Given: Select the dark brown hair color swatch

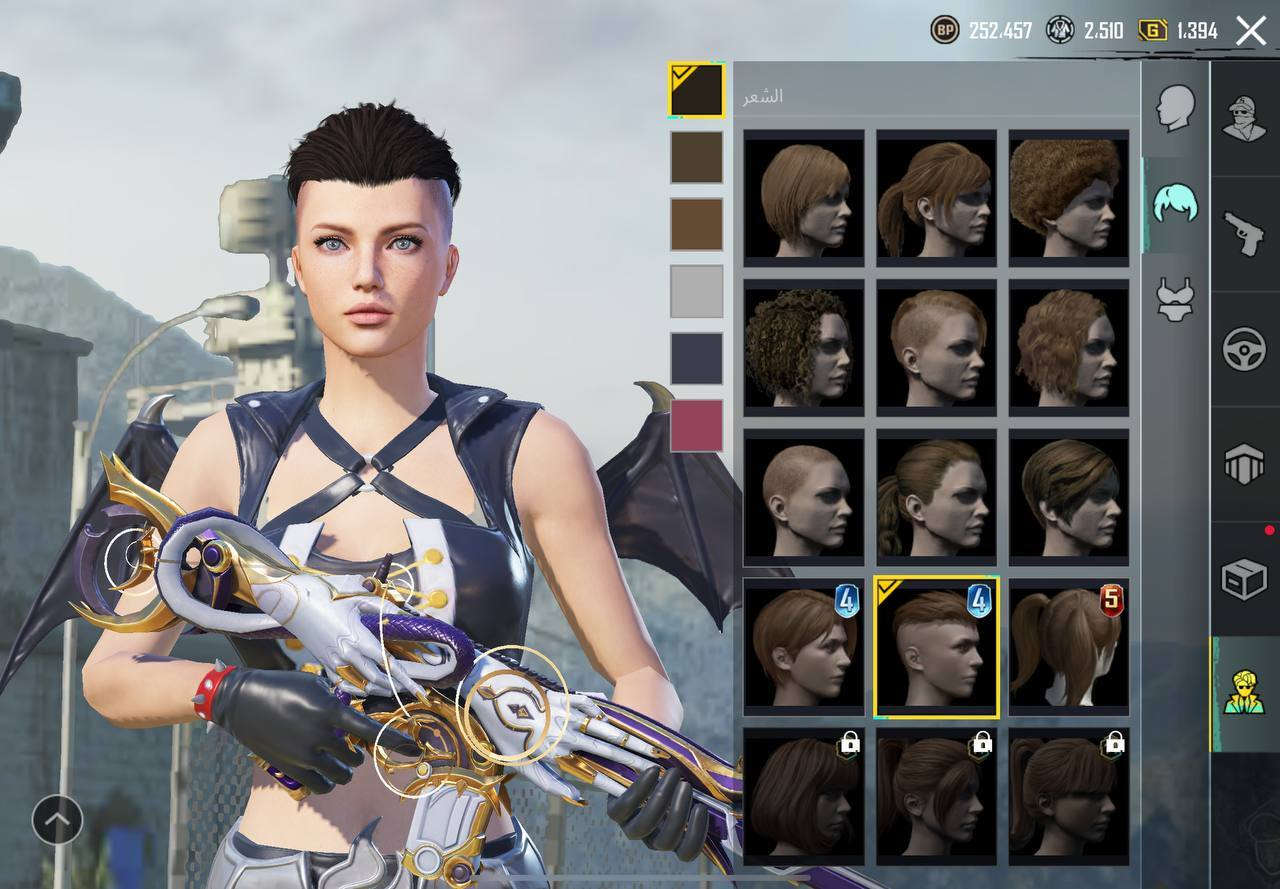Looking at the screenshot, I should click(696, 157).
